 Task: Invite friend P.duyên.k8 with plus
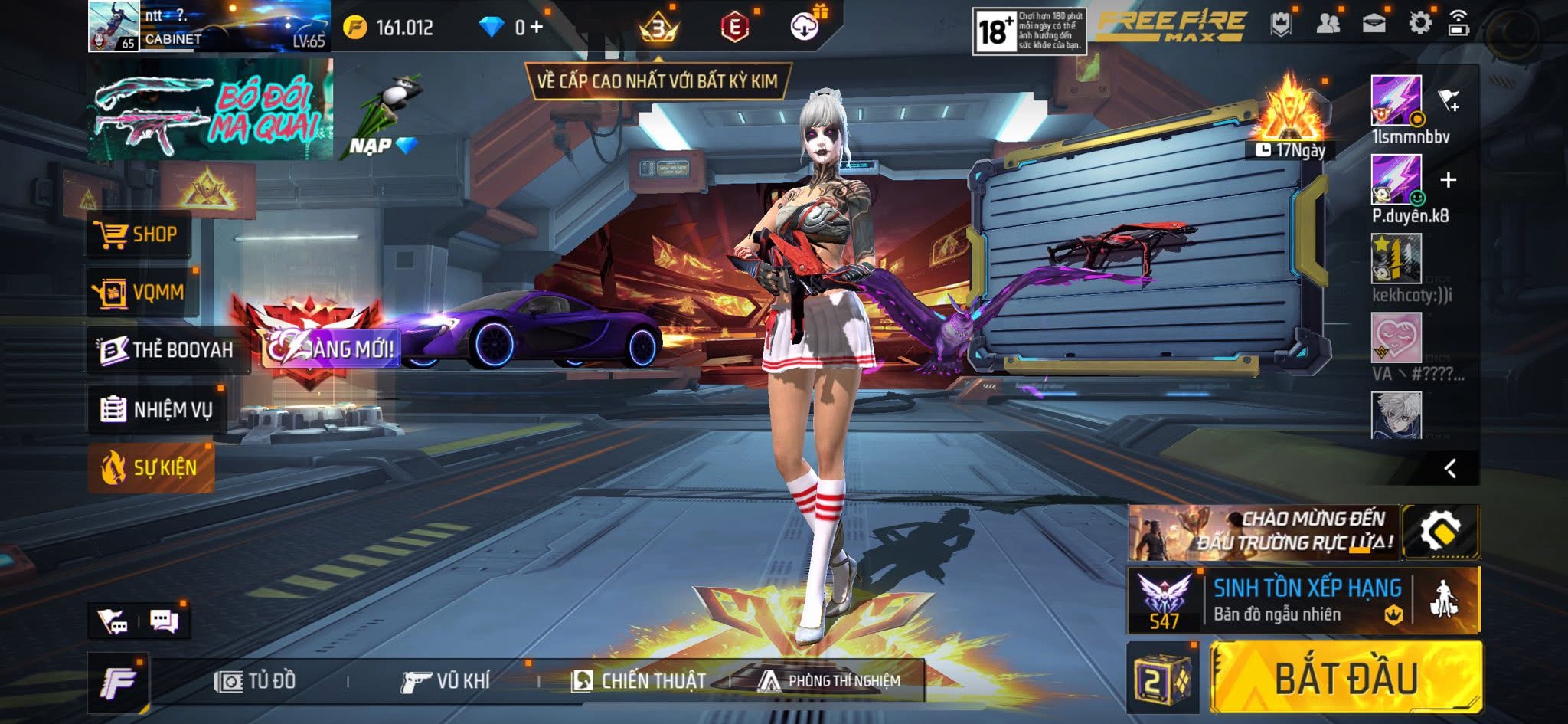coord(1448,180)
